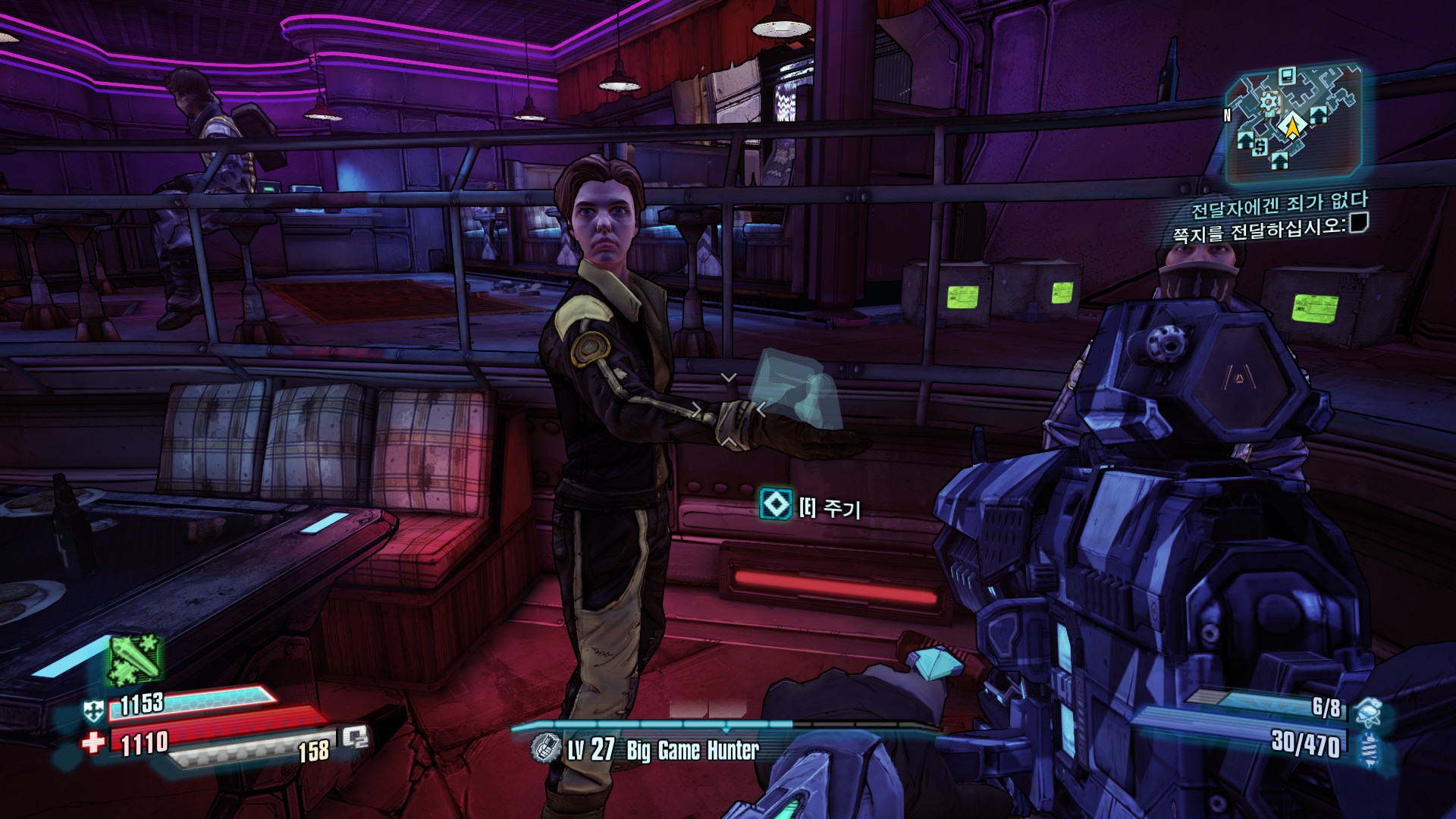The image size is (1456, 819).
Task: Click the class badge beside LV 27
Action: click(545, 748)
